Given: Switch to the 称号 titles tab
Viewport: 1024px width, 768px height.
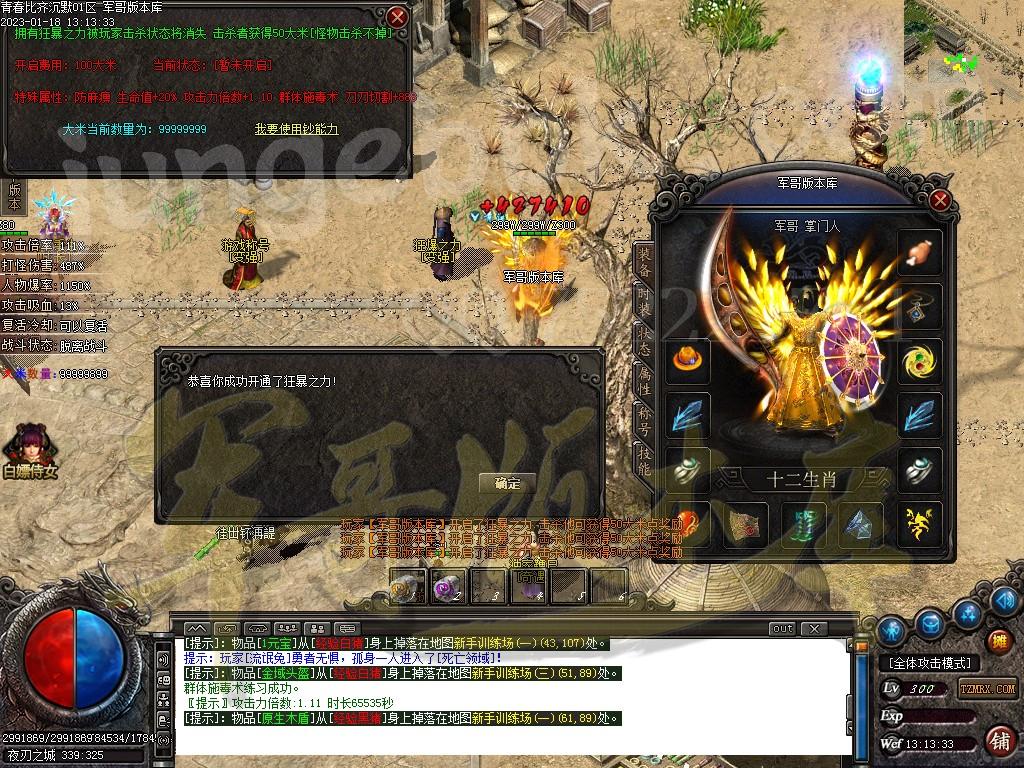Looking at the screenshot, I should pyautogui.click(x=645, y=418).
